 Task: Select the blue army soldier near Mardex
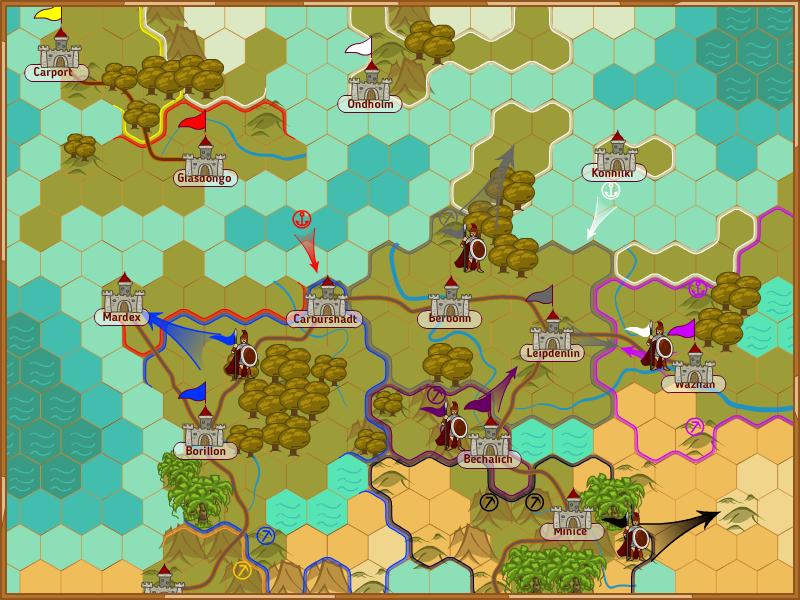(x=240, y=355)
